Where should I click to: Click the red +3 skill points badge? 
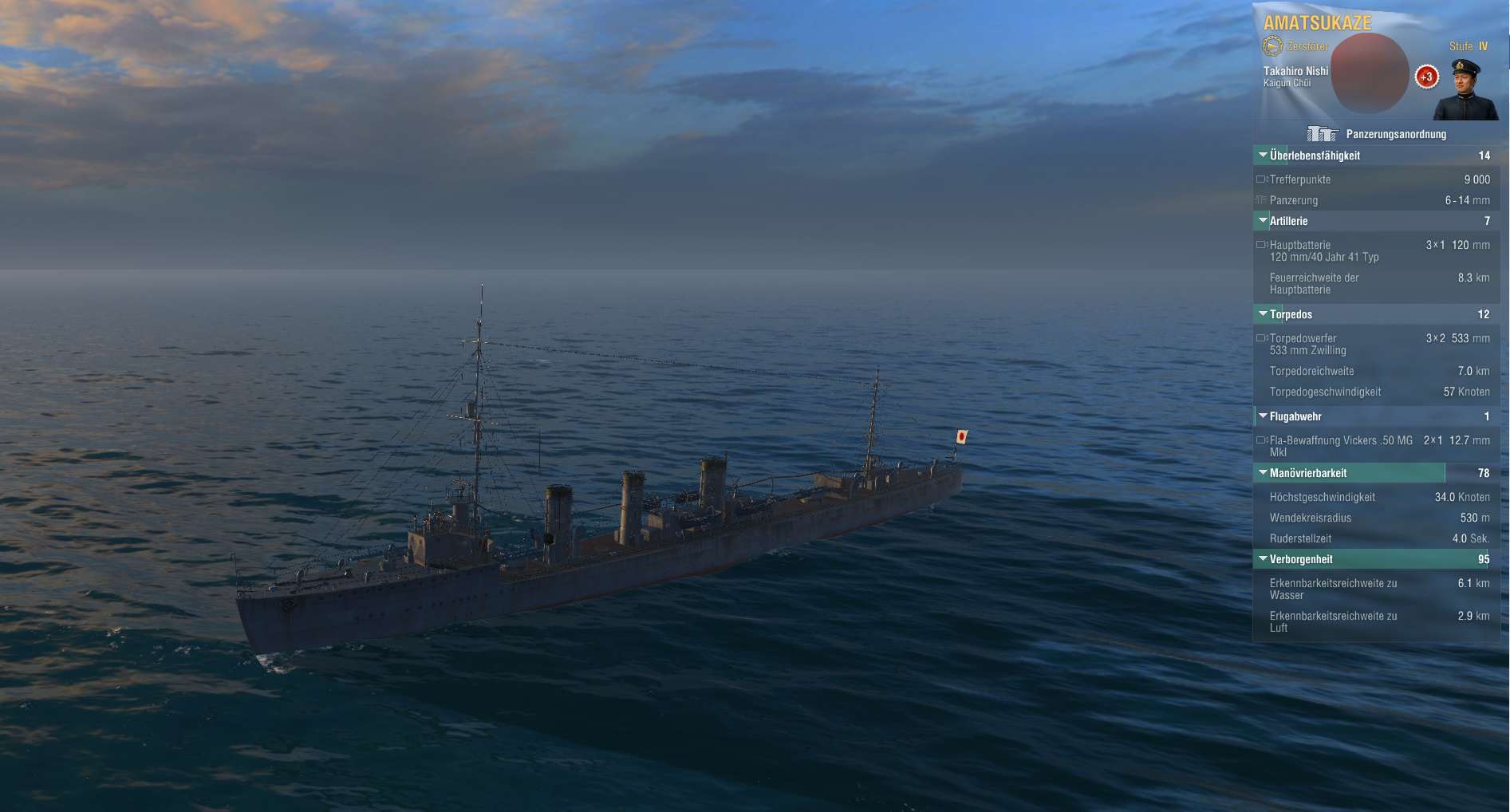pyautogui.click(x=1426, y=77)
